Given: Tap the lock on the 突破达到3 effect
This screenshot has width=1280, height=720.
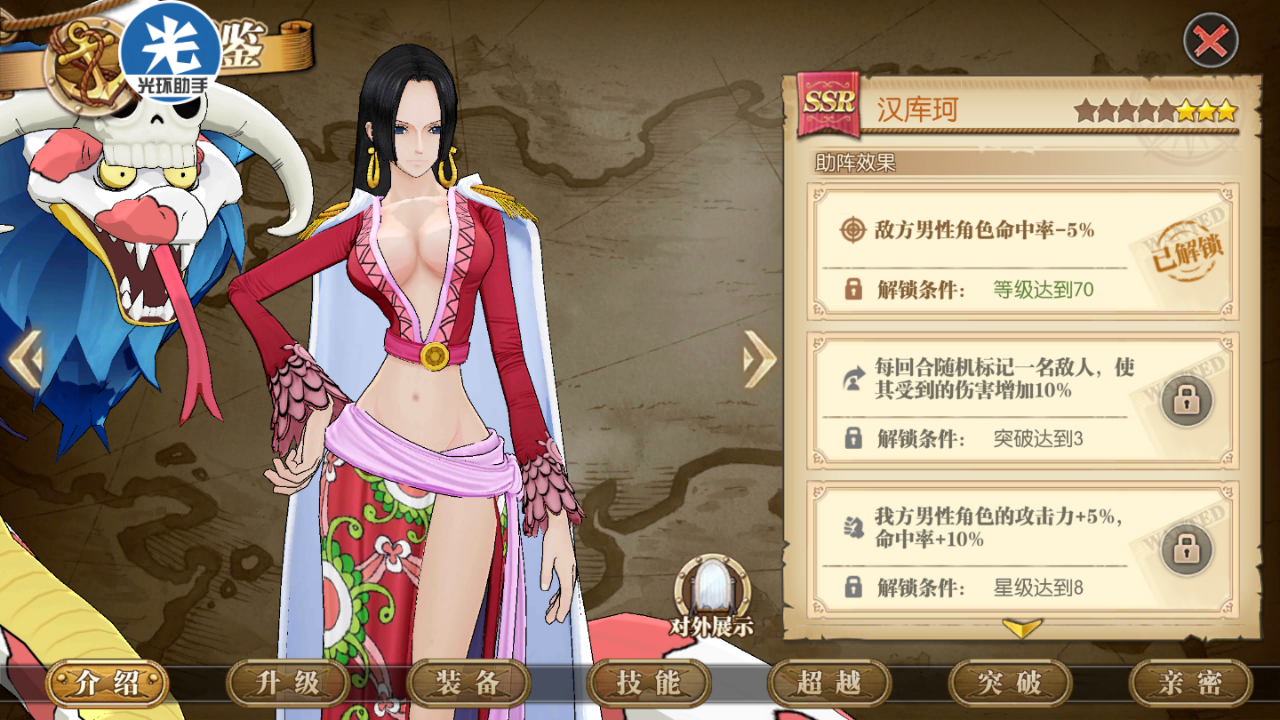Looking at the screenshot, I should [x=1186, y=400].
